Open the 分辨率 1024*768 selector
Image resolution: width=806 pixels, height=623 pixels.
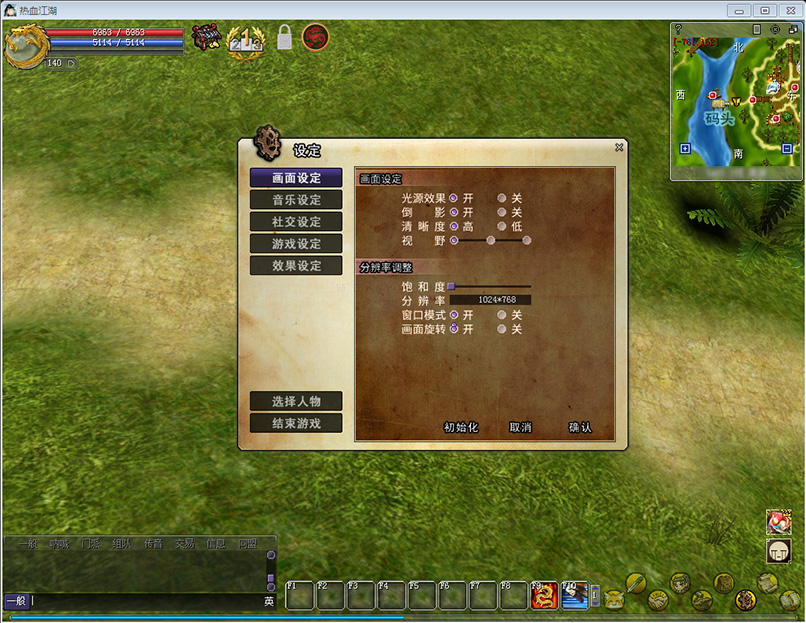click(490, 300)
